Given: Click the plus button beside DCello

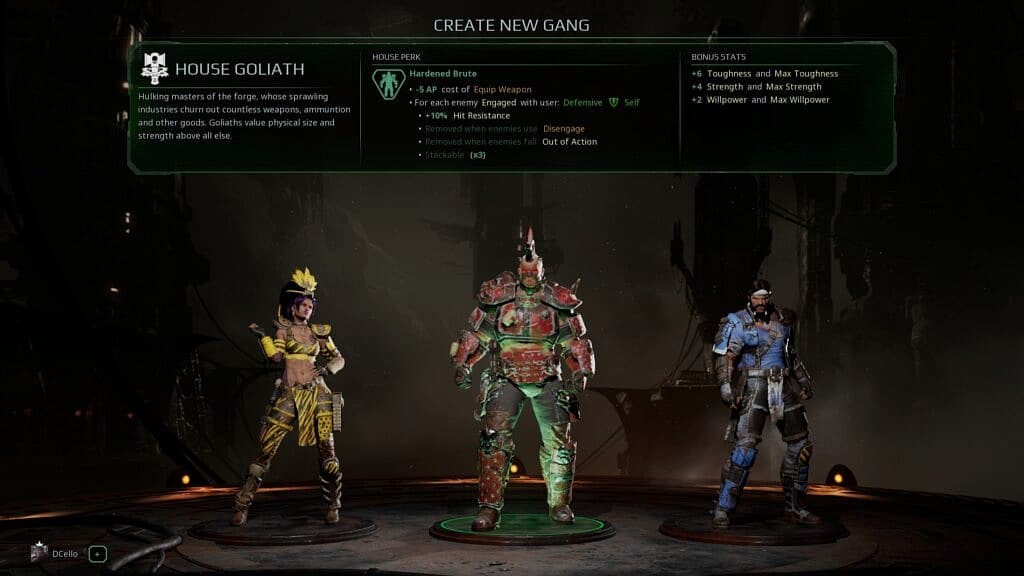Looking at the screenshot, I should tap(97, 553).
